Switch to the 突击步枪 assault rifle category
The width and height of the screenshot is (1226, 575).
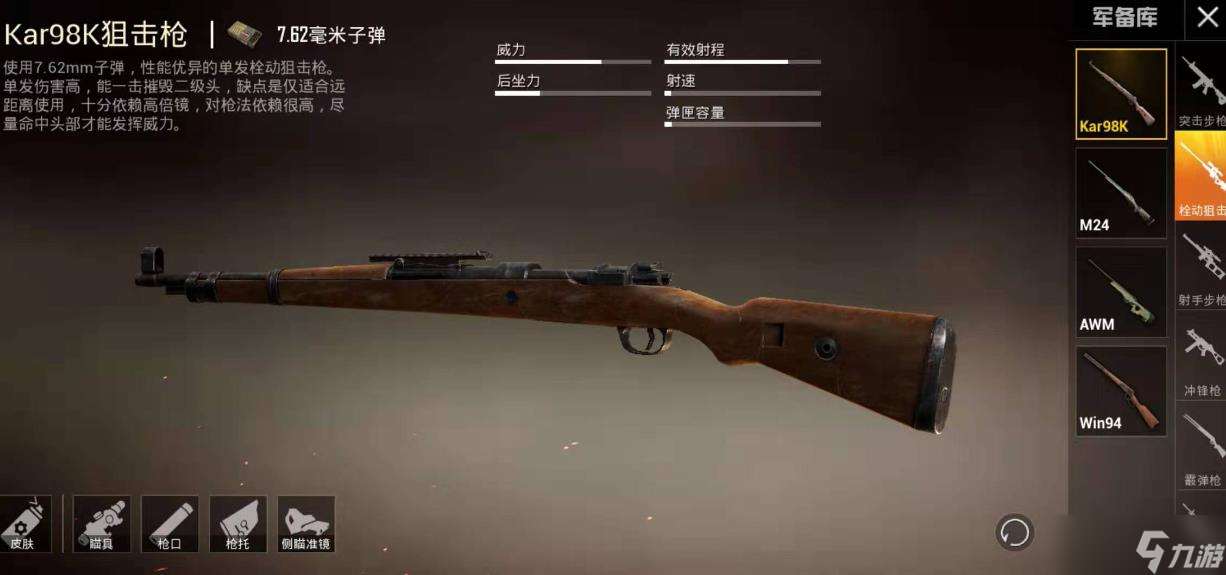point(1202,90)
